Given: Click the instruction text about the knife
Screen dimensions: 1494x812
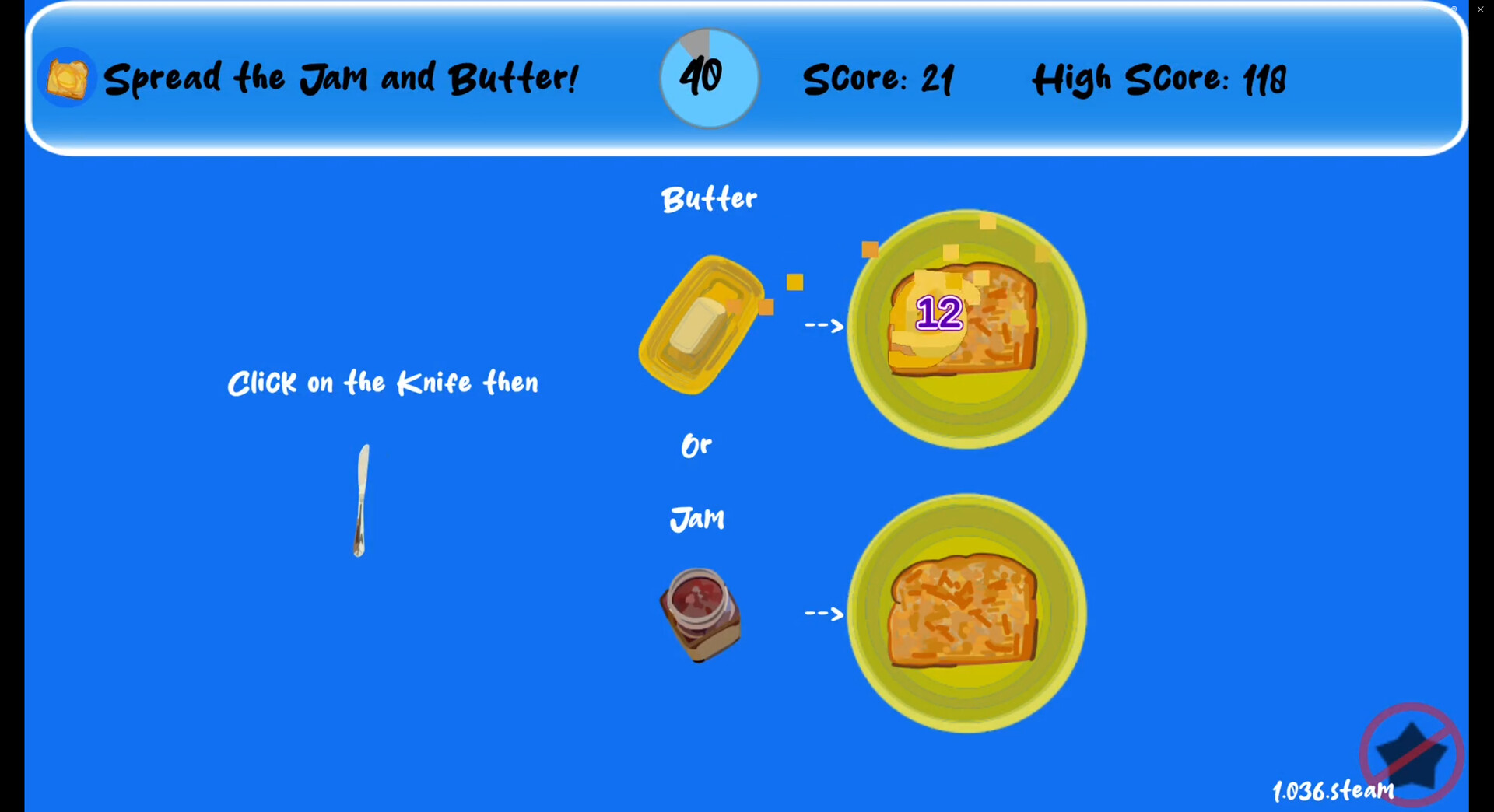Looking at the screenshot, I should coord(383,382).
